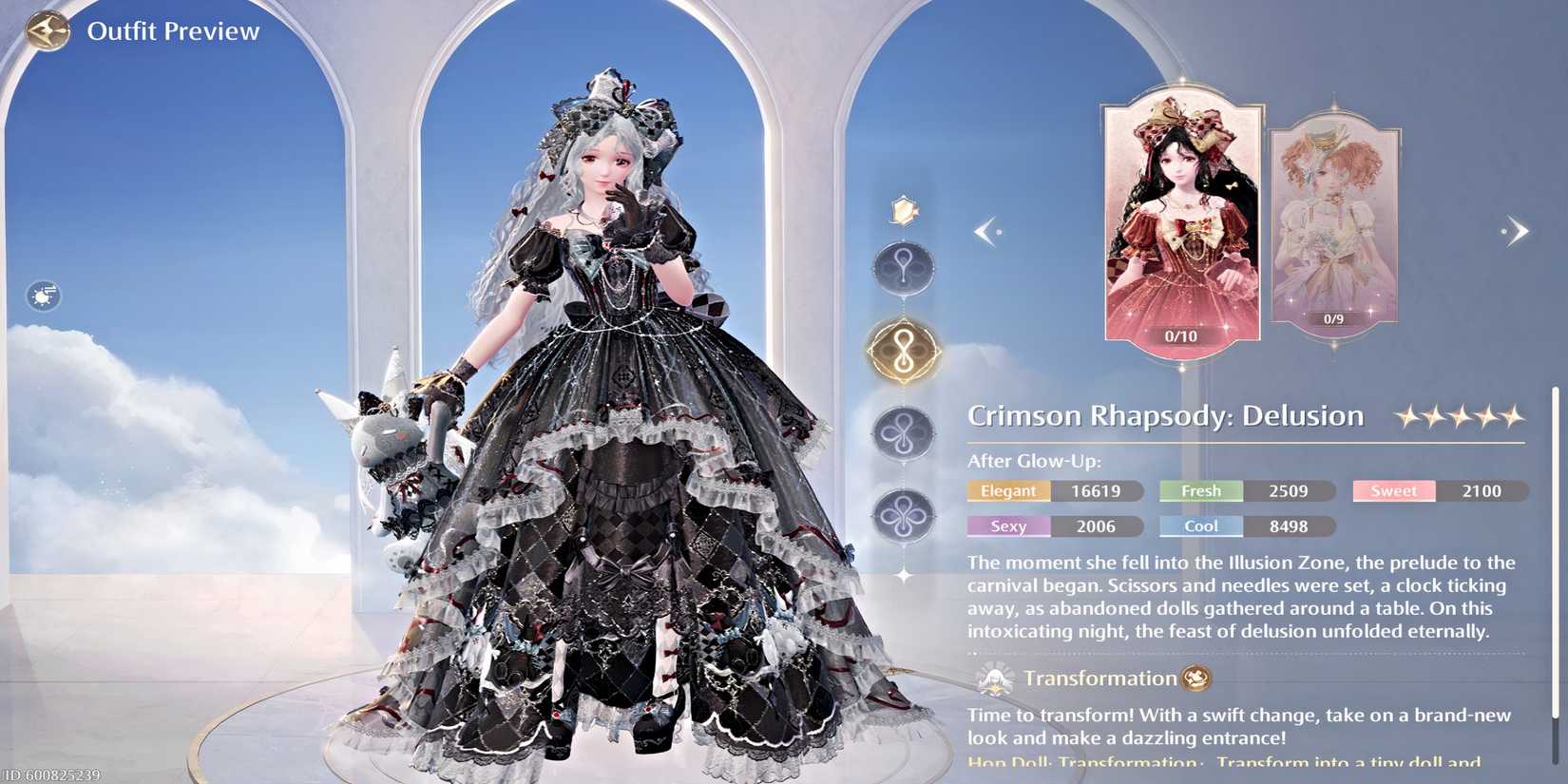Click the ID 600825239 label at bottom left

(48, 774)
